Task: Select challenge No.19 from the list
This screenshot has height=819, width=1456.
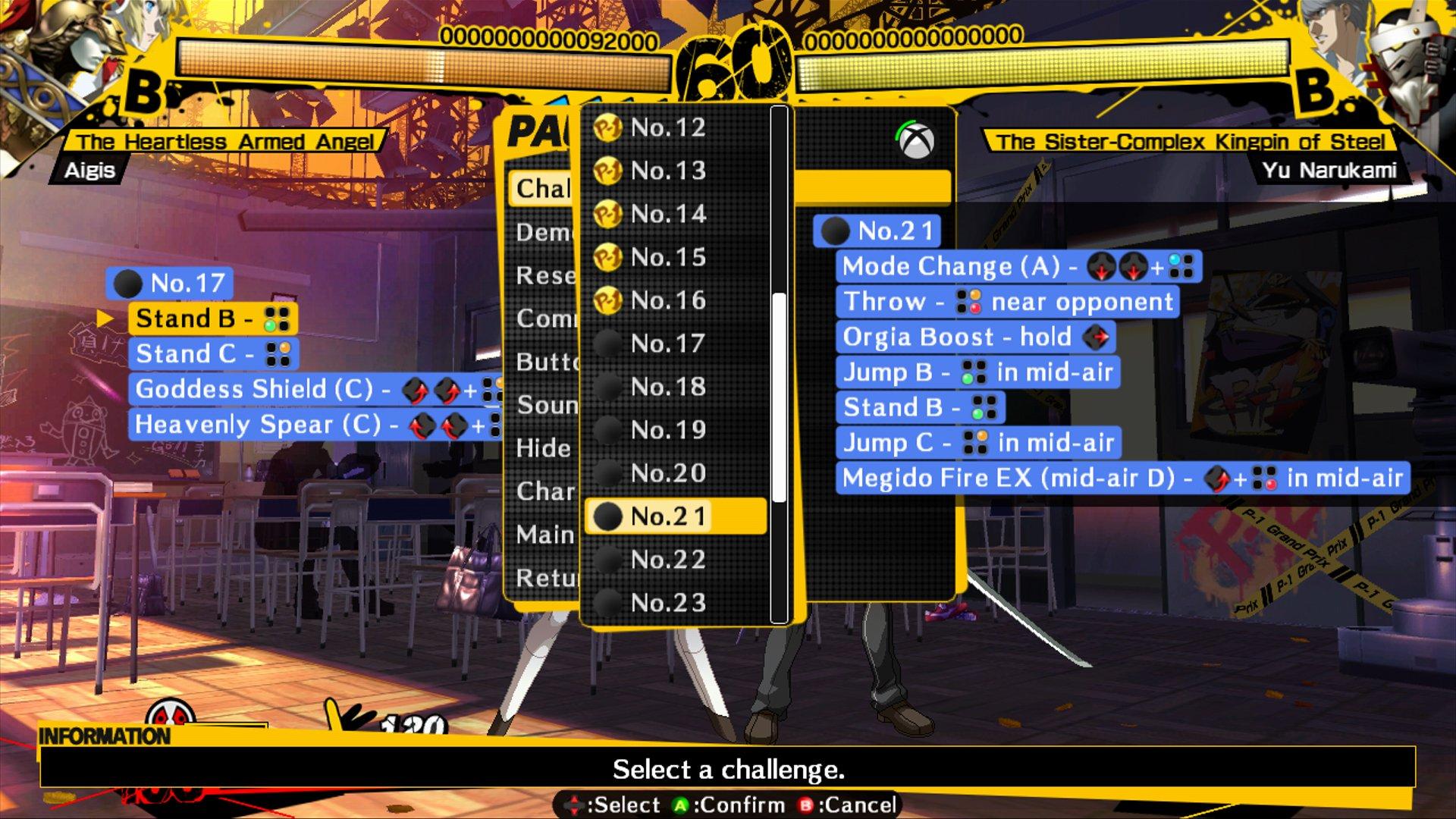Action: pos(667,429)
